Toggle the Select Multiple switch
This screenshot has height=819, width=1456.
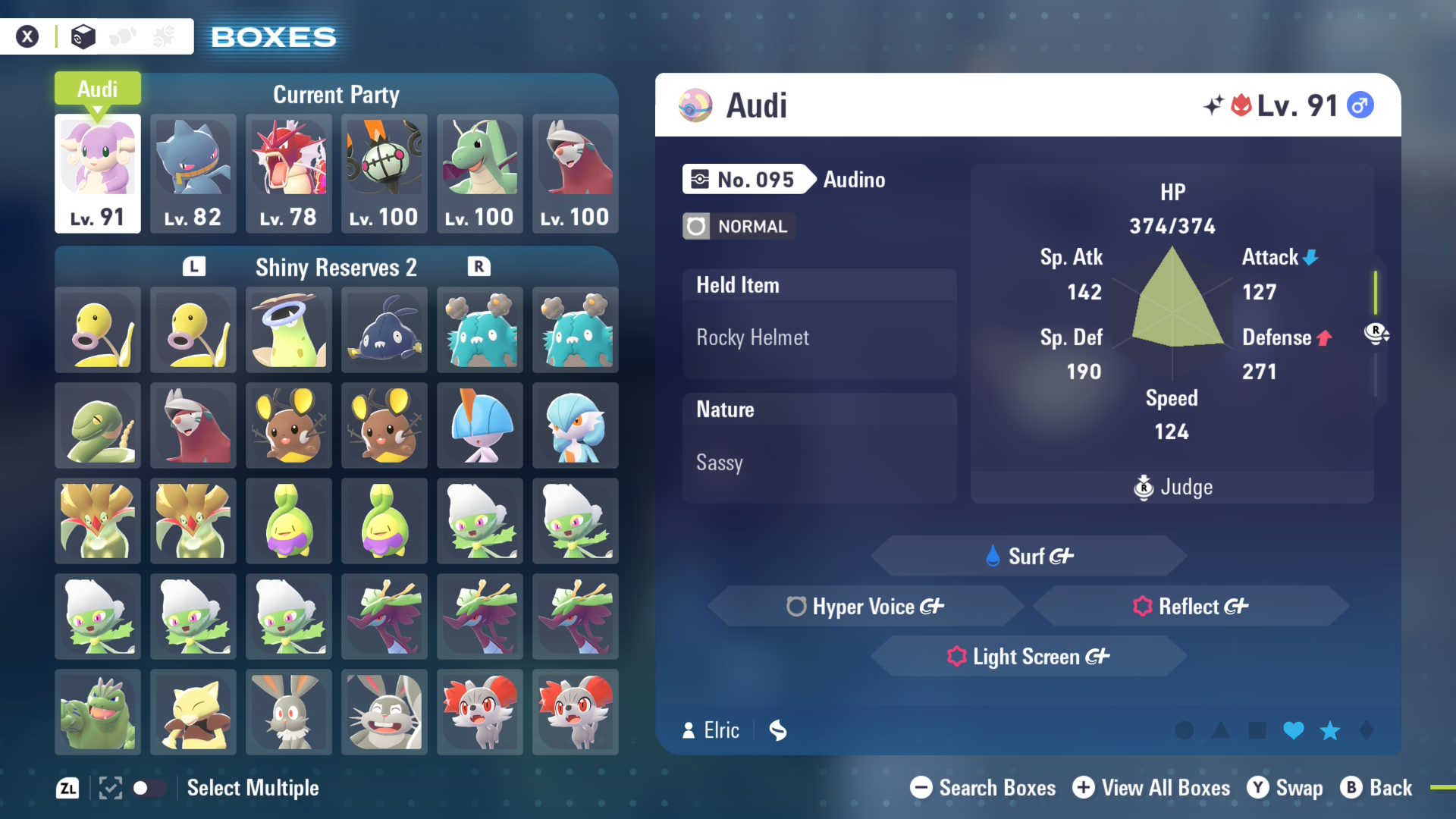[149, 788]
